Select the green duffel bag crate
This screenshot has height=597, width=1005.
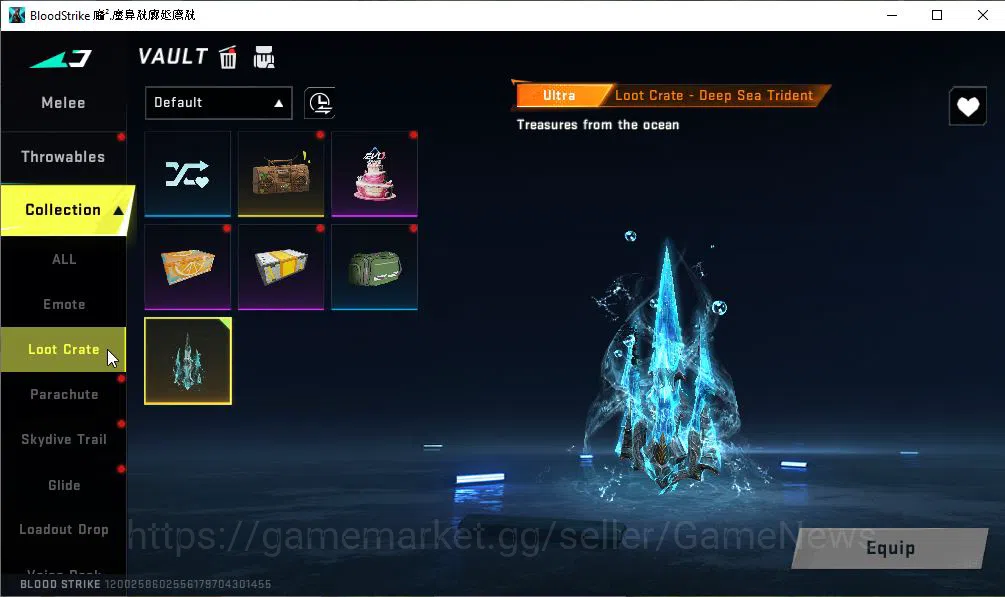coord(374,266)
